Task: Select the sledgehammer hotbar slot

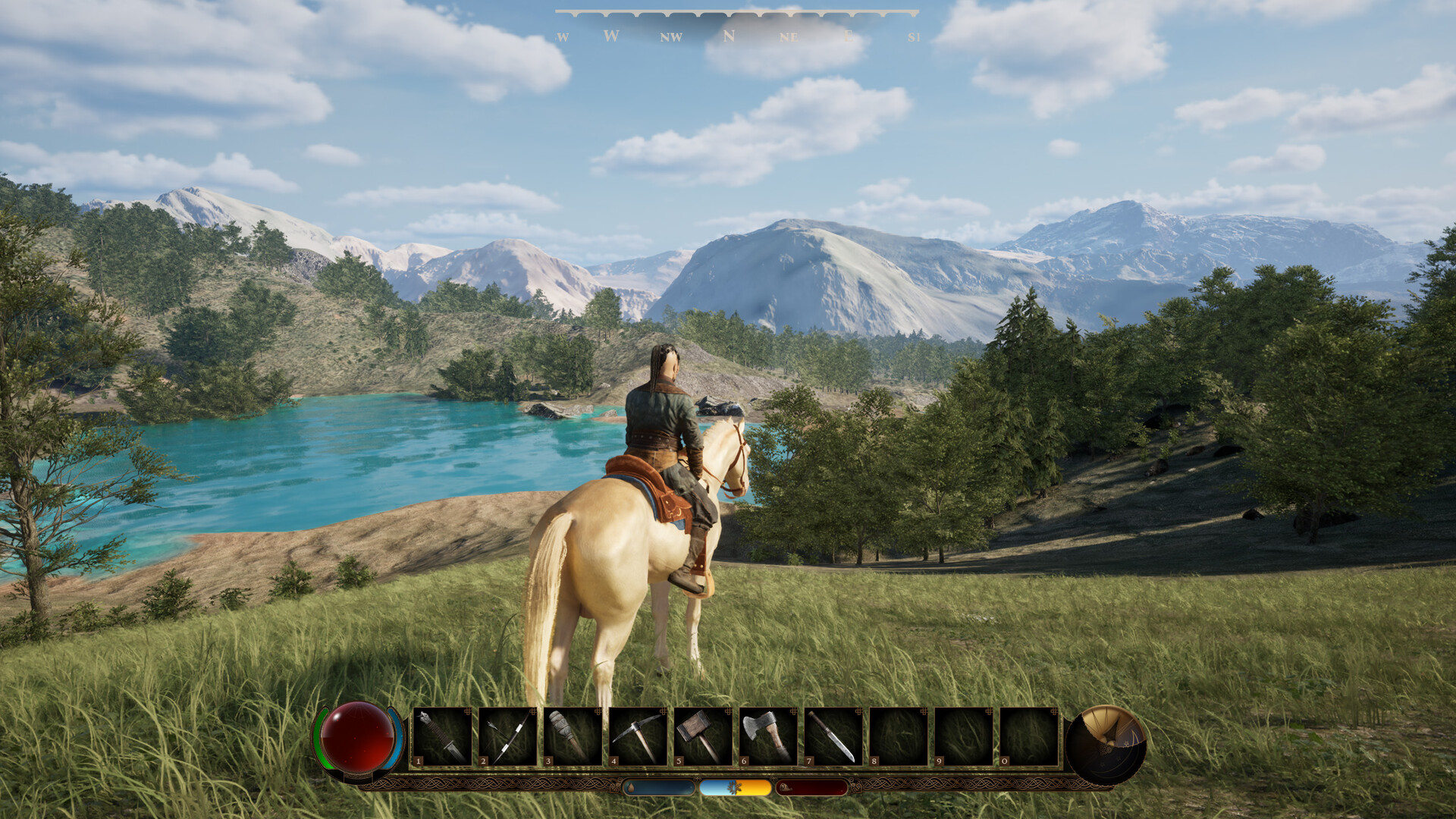Action: 703,736
